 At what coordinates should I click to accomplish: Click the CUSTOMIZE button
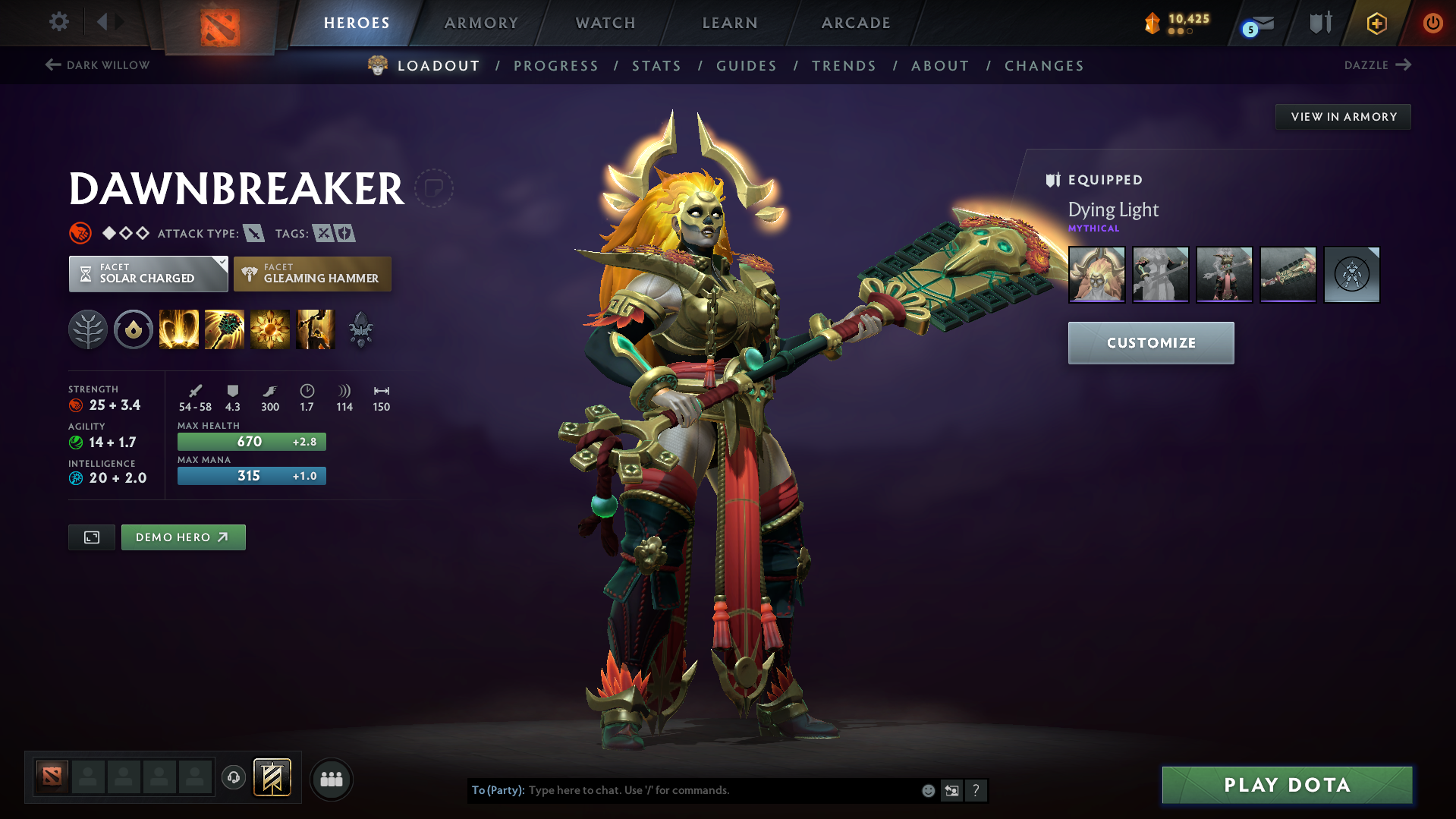coord(1150,342)
